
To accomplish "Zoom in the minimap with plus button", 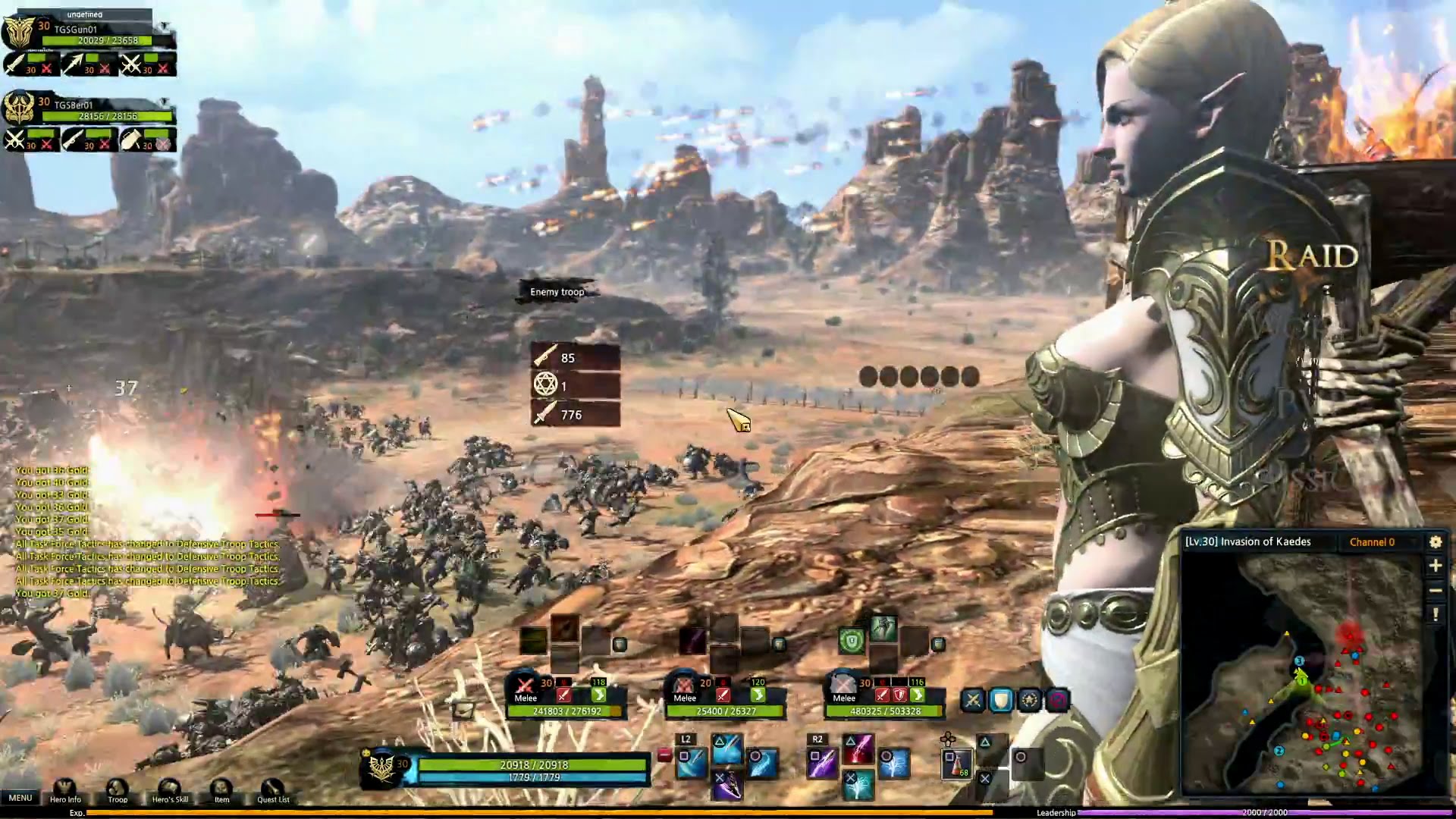I will (1435, 566).
